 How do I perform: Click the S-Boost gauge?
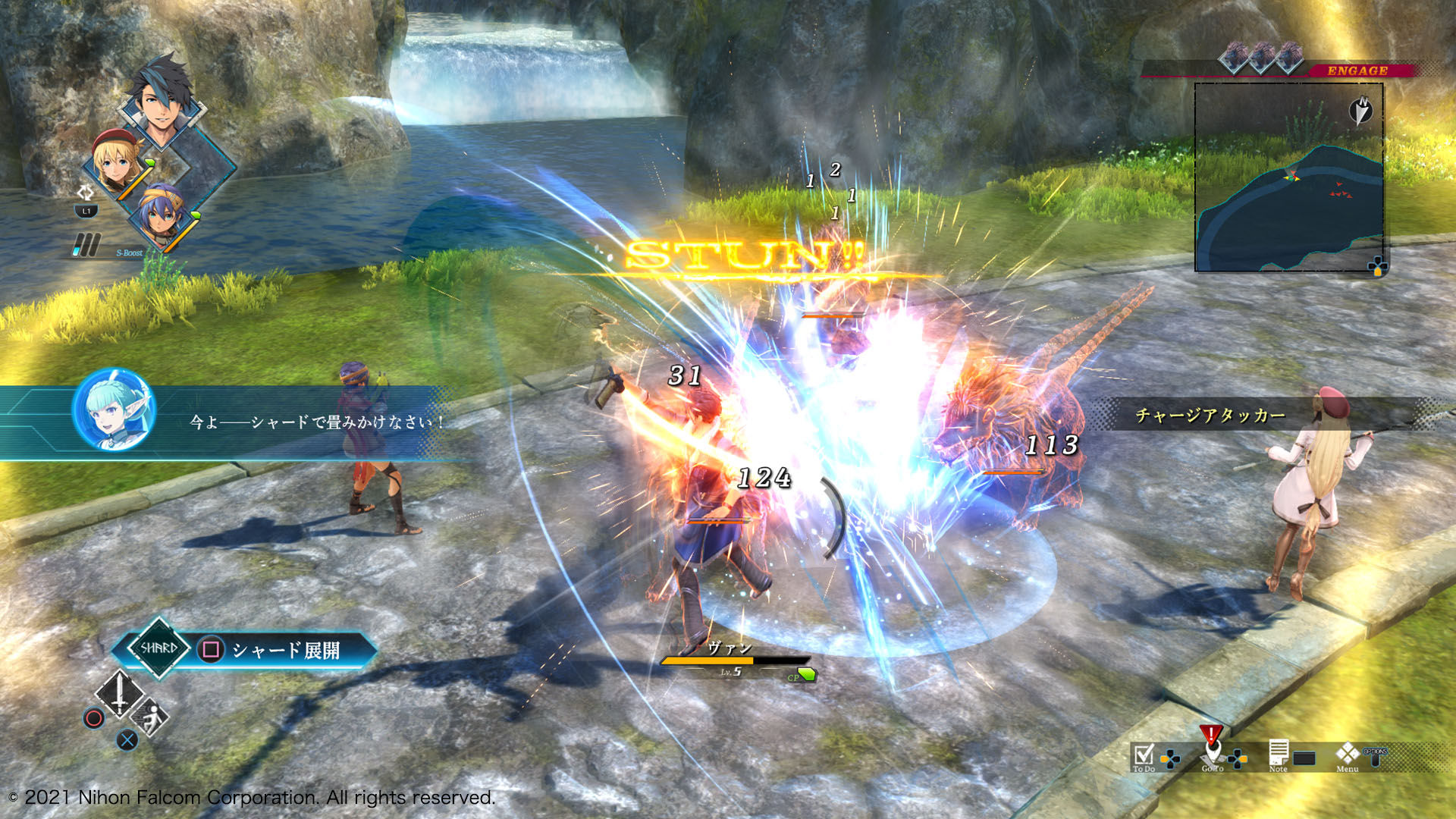86,245
